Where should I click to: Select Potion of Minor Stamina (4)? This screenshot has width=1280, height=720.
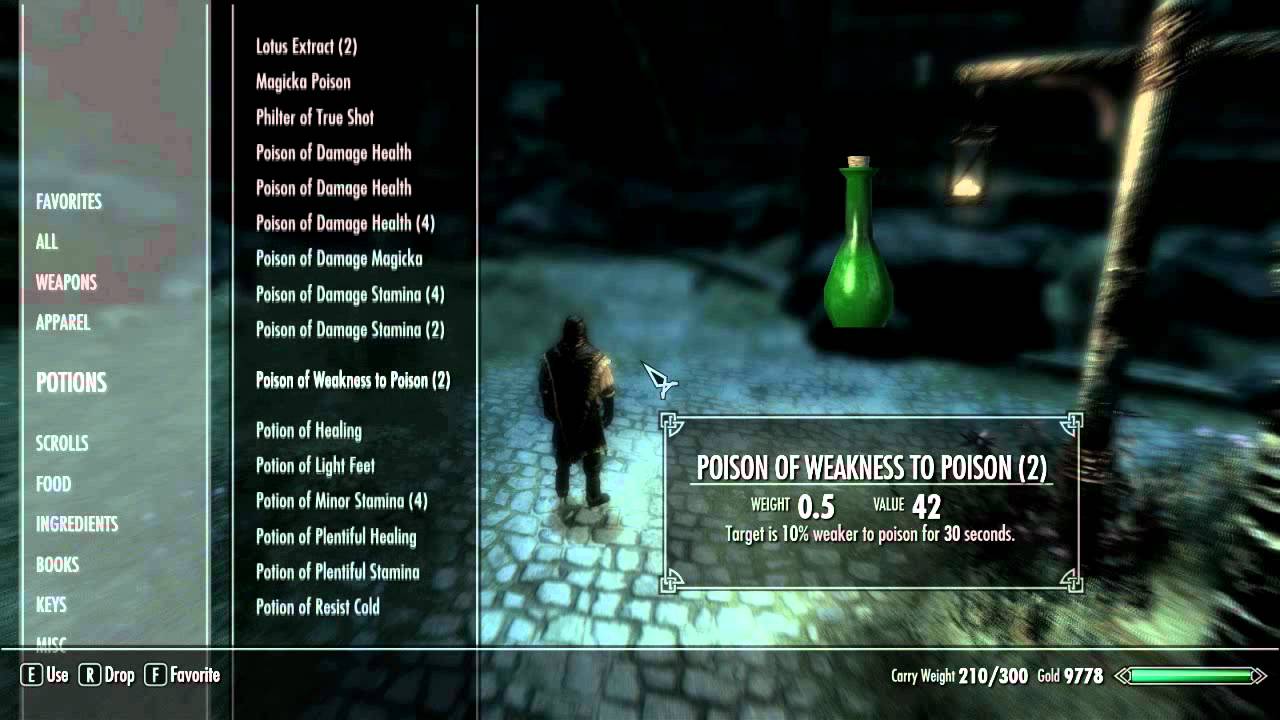341,501
